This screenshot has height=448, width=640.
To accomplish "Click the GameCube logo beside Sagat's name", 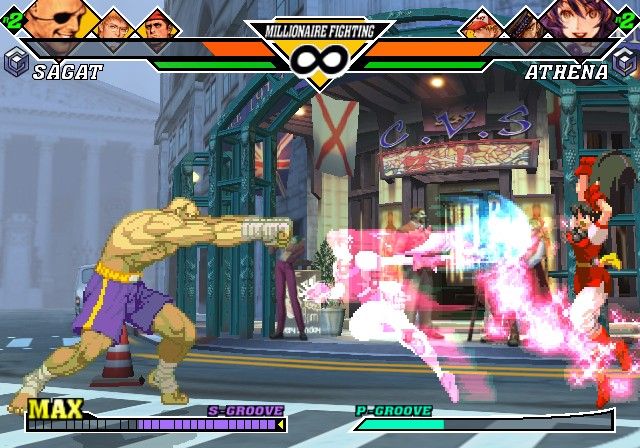I will [x=16, y=64].
